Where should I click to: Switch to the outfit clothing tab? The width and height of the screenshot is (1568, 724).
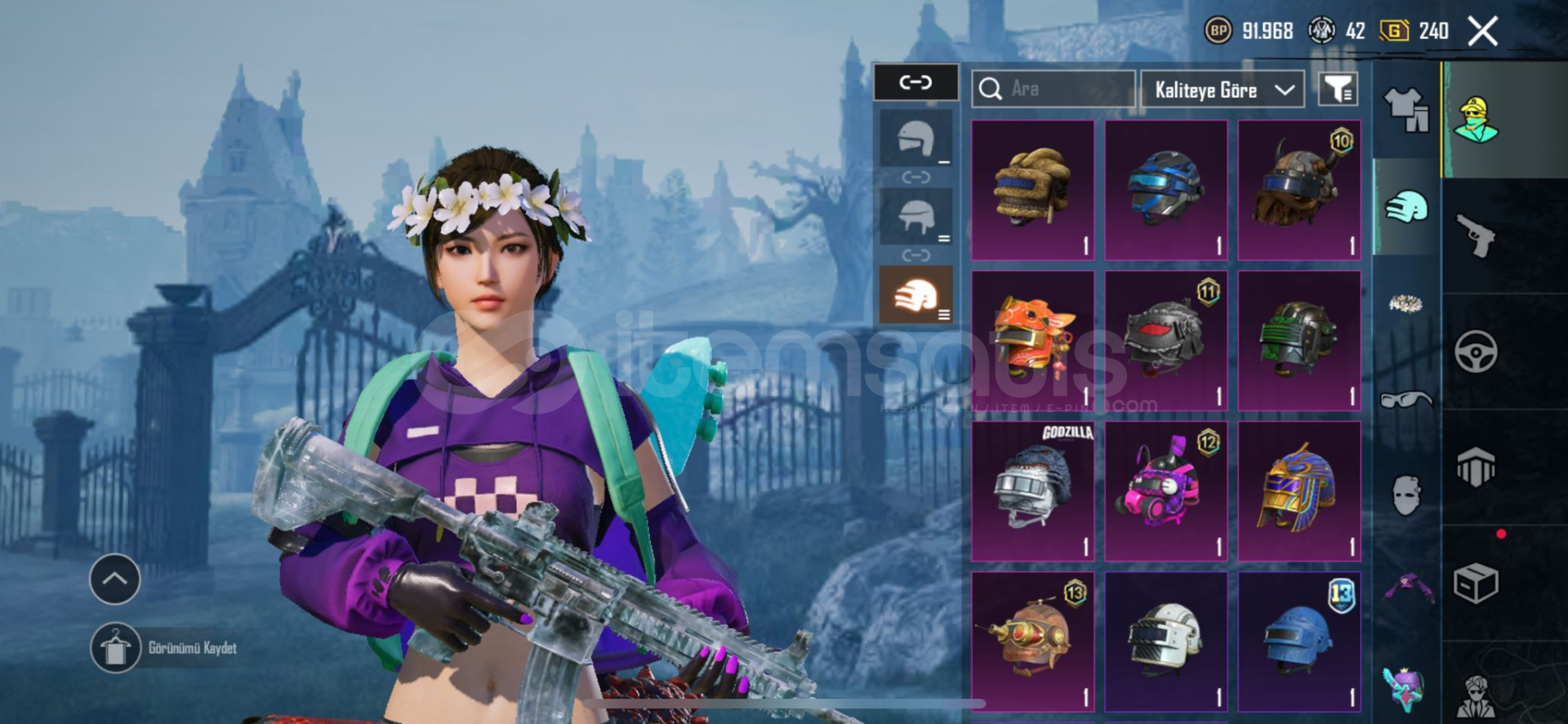click(x=1406, y=110)
